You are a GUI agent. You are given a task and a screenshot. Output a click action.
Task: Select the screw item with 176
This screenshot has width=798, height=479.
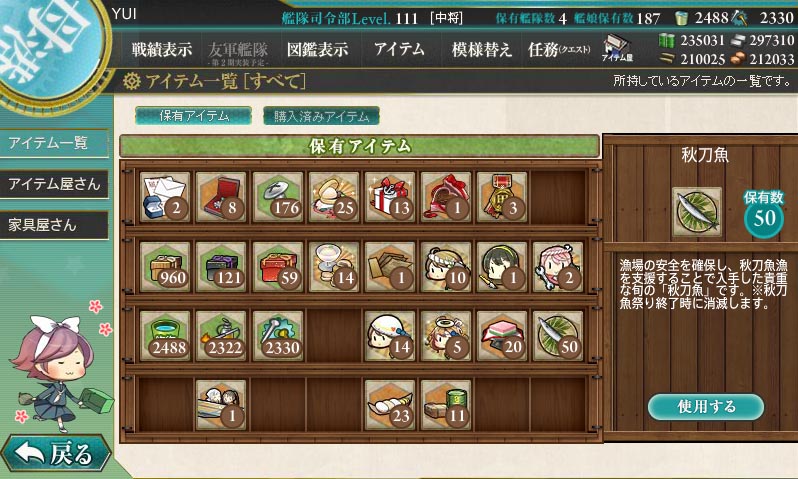point(276,193)
